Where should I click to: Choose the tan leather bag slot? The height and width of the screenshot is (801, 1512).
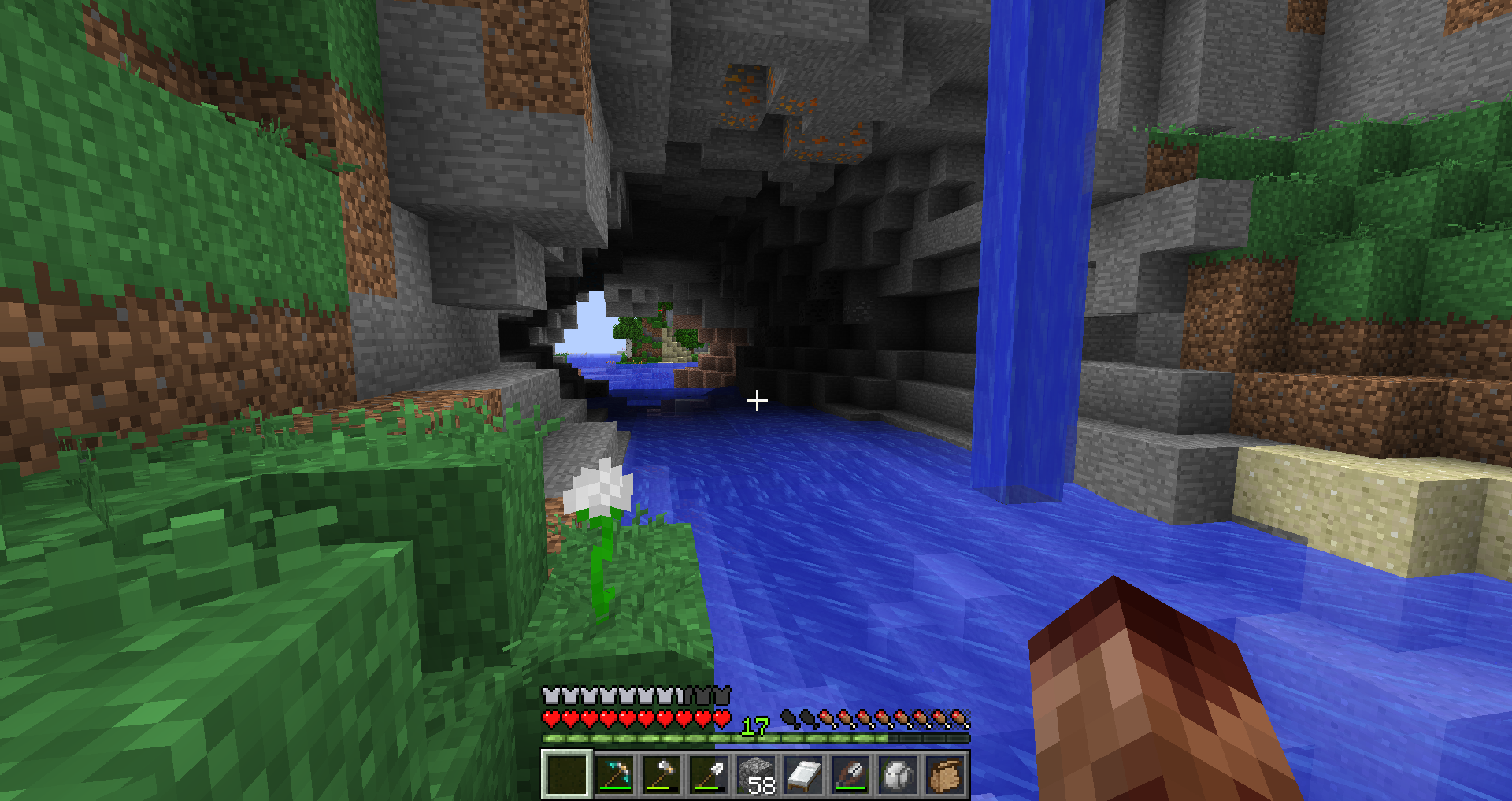click(945, 775)
